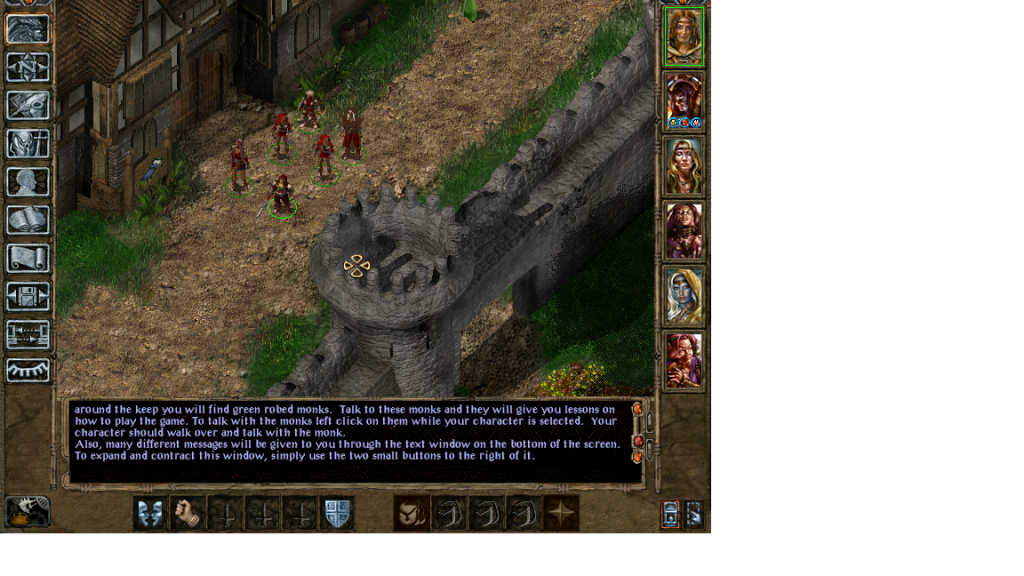Open the mage spell book

point(28,219)
